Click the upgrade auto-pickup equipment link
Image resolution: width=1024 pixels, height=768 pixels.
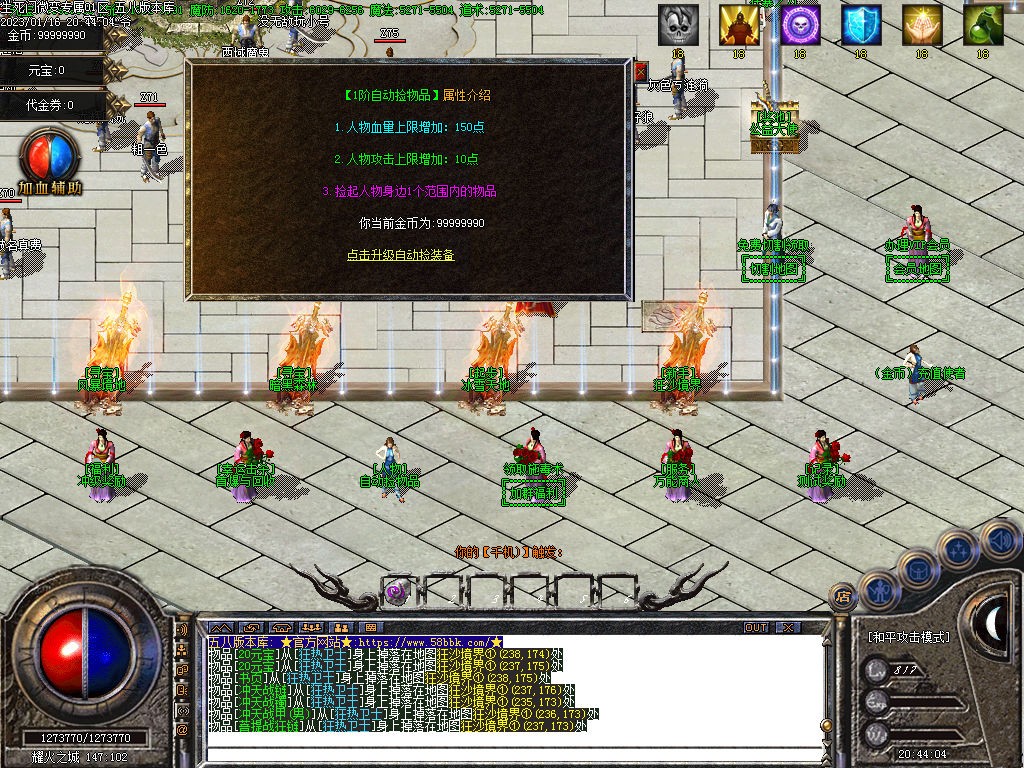click(x=400, y=255)
